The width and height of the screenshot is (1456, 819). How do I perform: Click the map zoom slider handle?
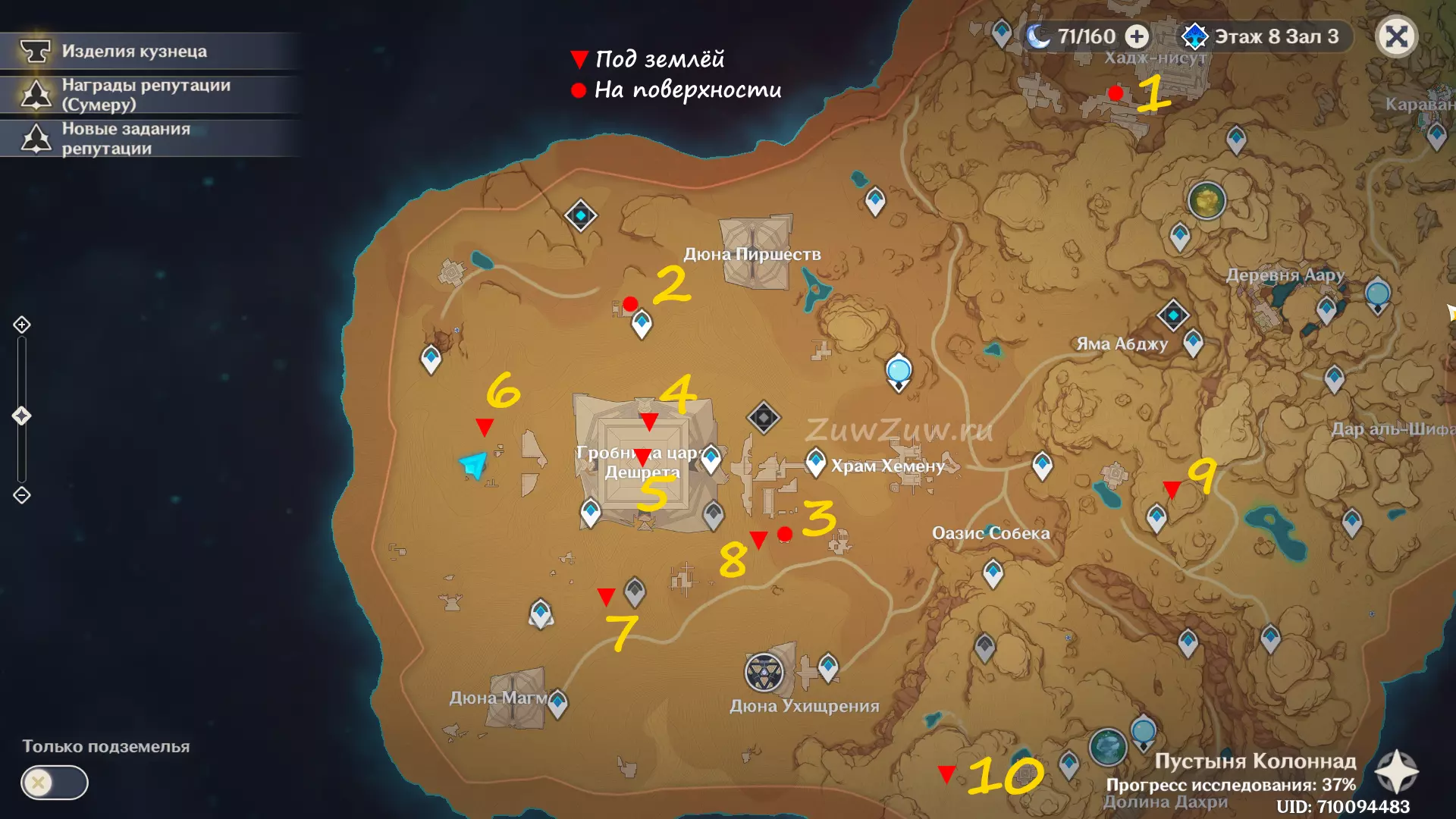point(22,416)
